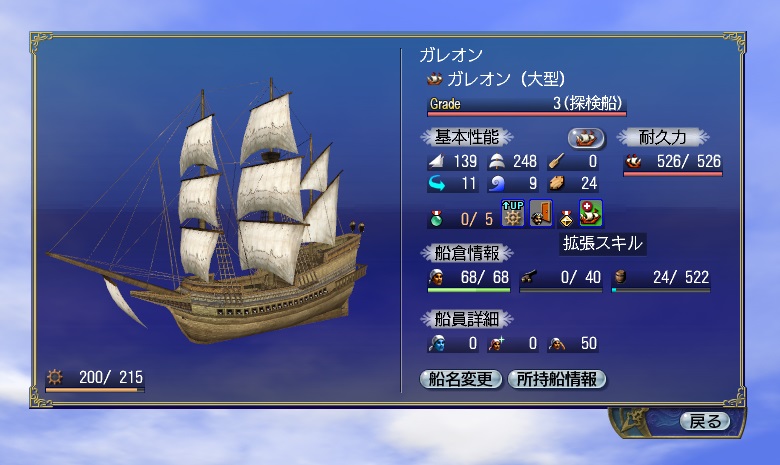Screen dimensions: 780x465
Task: Select the sailor at door skill icon
Action: 541,213
